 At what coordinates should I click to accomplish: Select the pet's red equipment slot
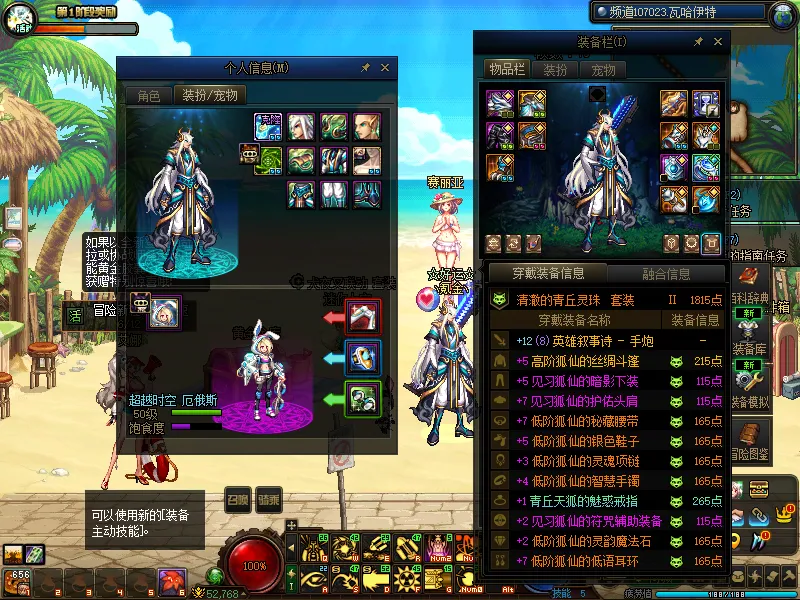coord(362,317)
